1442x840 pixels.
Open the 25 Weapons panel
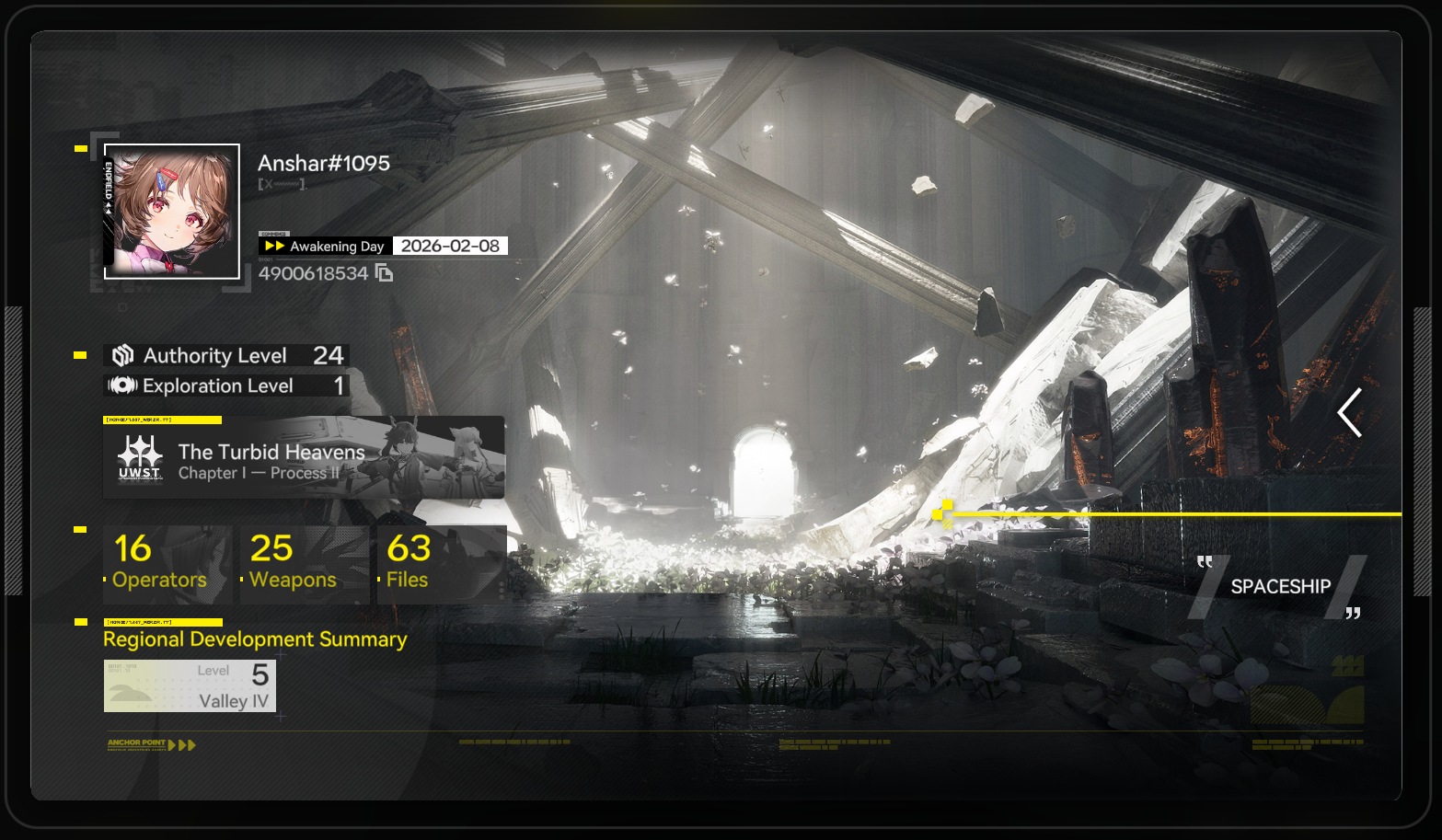pos(304,563)
